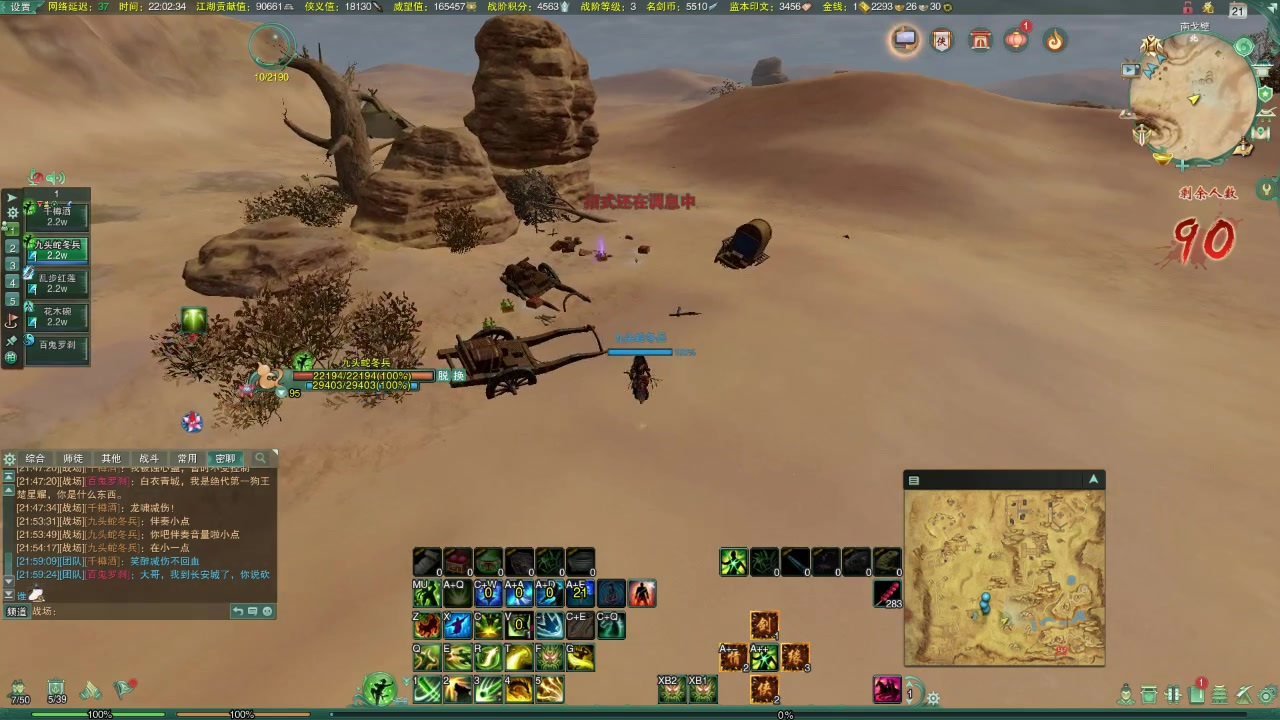Activate the candied hawthorn skewer item
This screenshot has height=720, width=1280.
point(887,594)
